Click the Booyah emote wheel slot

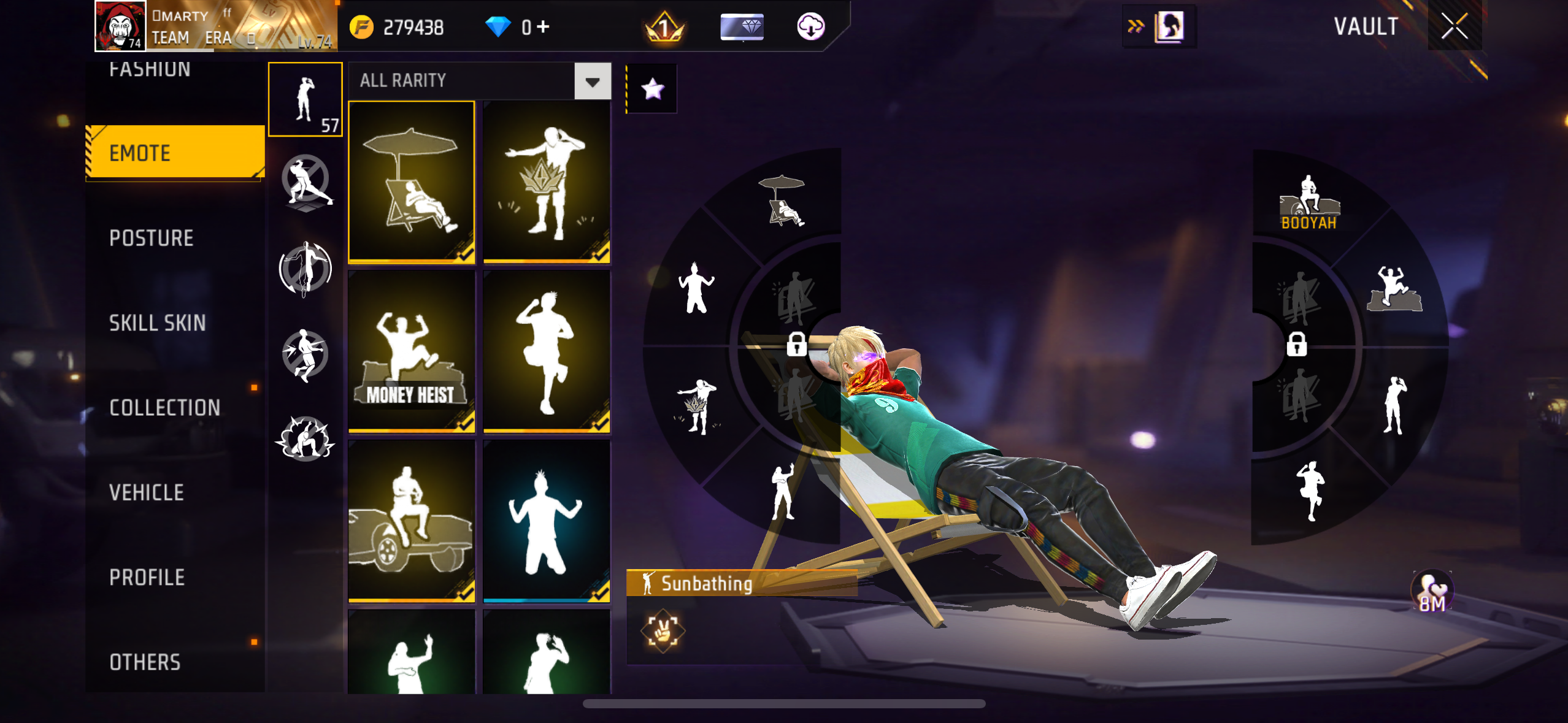coord(1309,203)
